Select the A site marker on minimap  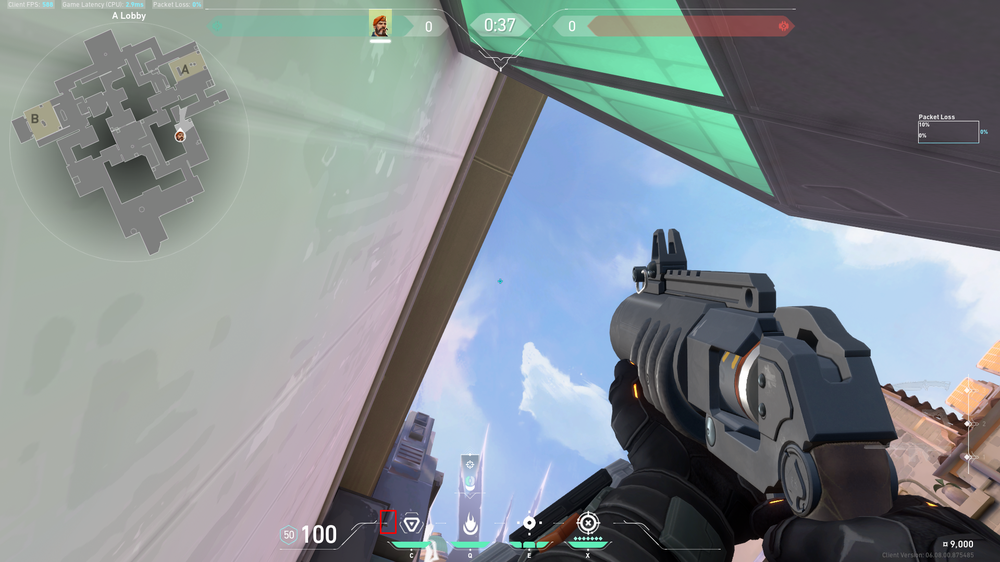click(x=185, y=69)
